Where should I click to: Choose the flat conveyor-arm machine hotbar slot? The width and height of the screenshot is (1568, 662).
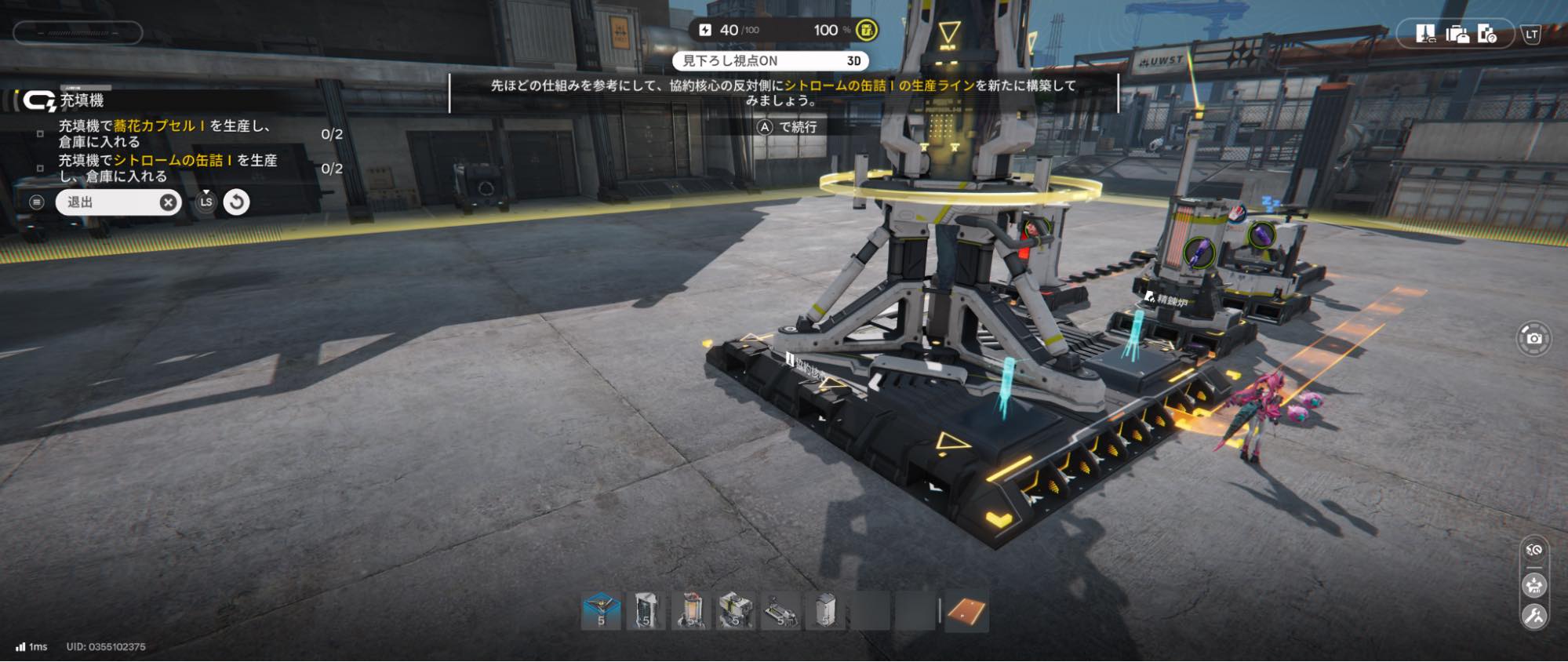[x=781, y=612]
